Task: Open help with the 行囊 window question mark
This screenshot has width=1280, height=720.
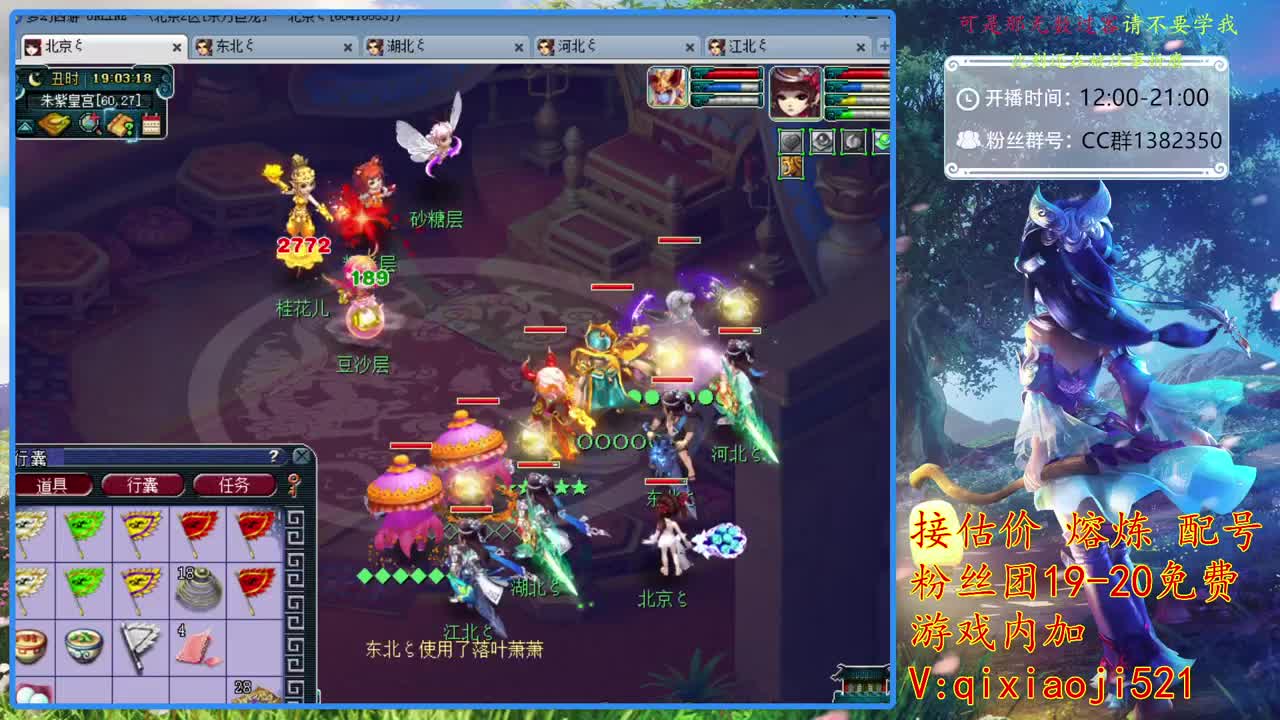Action: click(274, 456)
